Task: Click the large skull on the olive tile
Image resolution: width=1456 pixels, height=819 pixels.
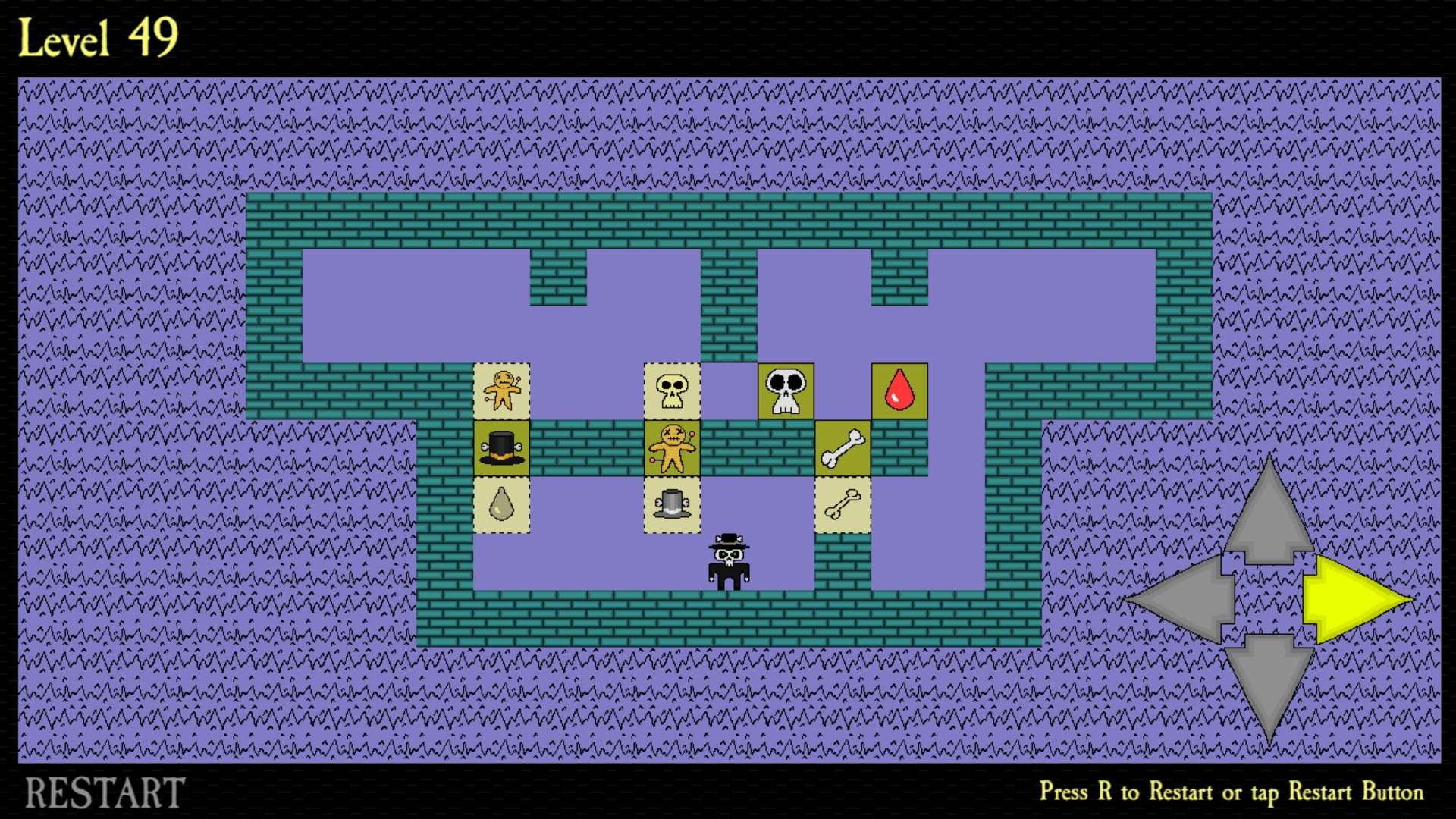Action: pyautogui.click(x=784, y=389)
